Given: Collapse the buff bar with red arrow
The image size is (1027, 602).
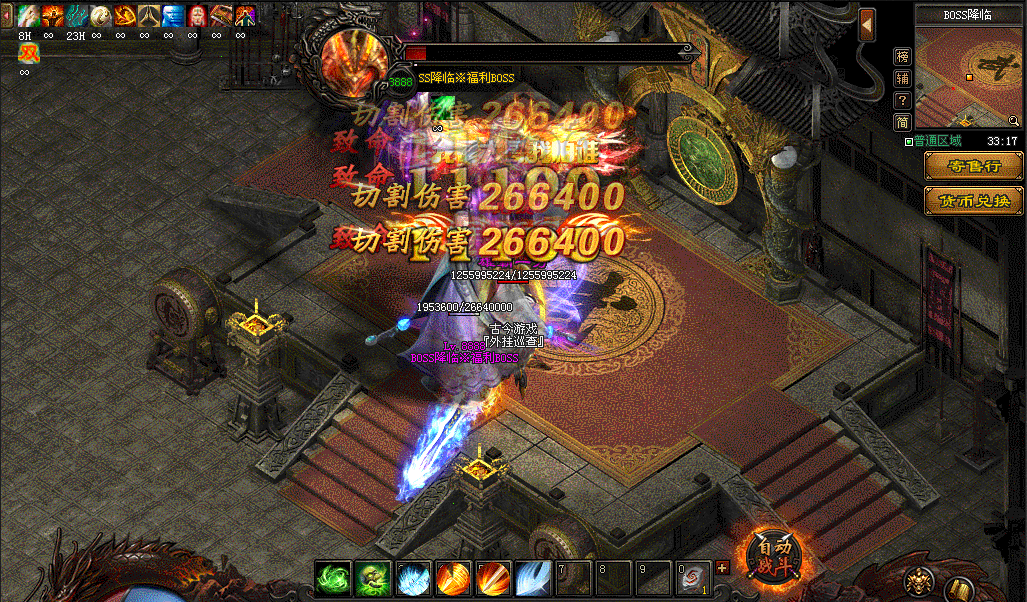Looking at the screenshot, I should point(8,17).
